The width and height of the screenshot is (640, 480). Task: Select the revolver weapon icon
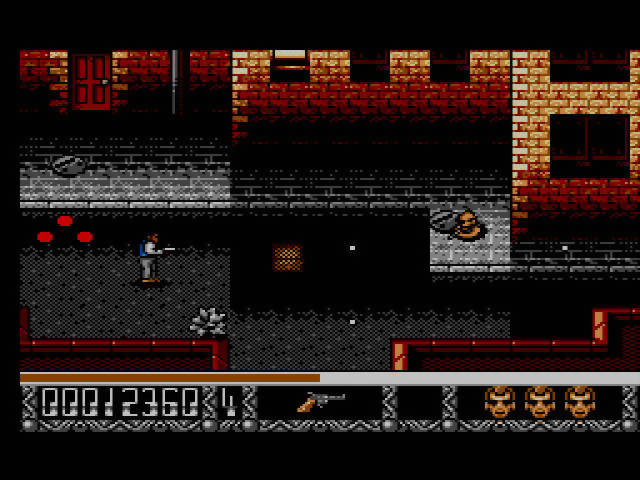(x=319, y=402)
